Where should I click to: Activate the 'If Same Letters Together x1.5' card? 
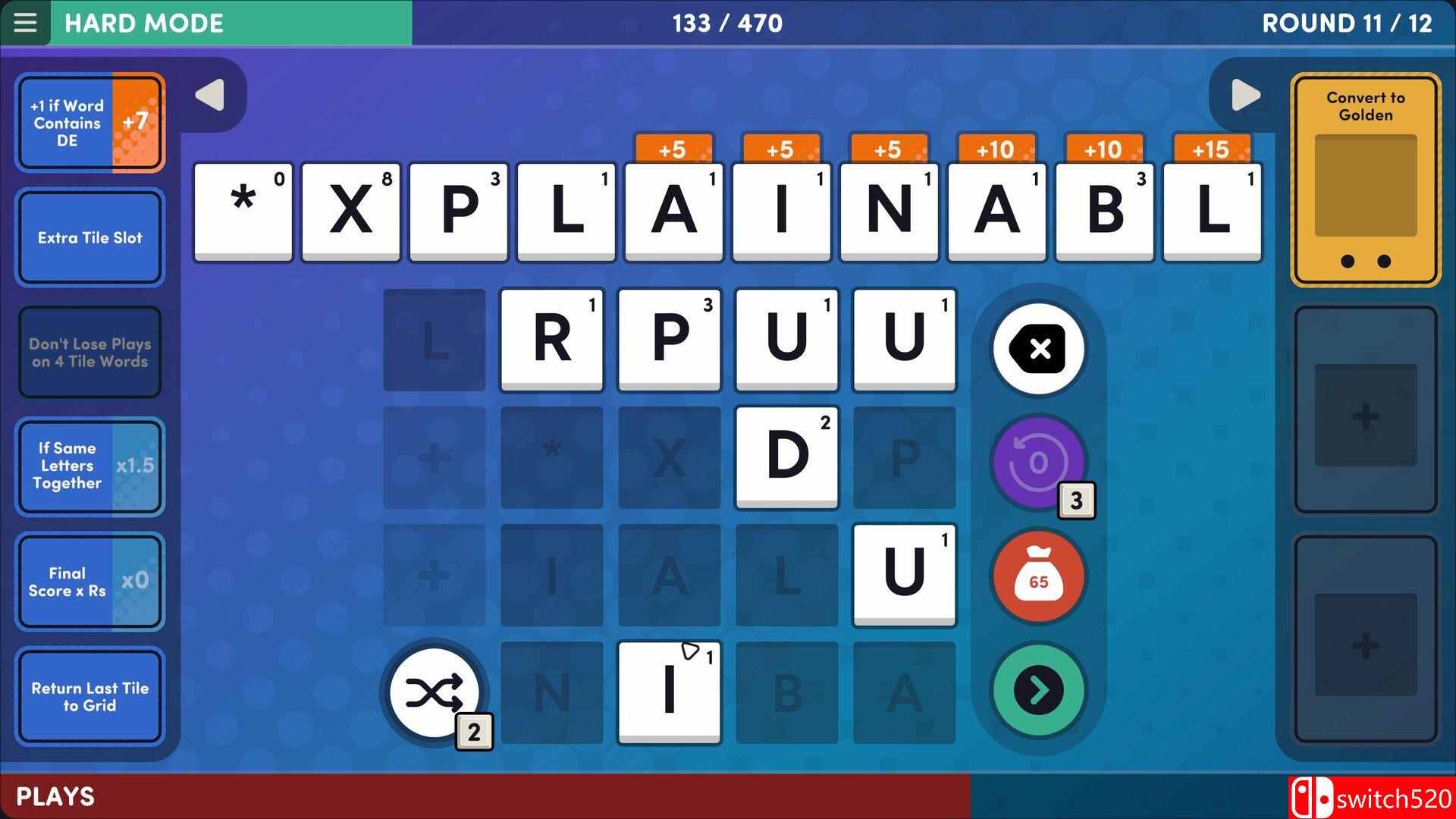tap(89, 466)
